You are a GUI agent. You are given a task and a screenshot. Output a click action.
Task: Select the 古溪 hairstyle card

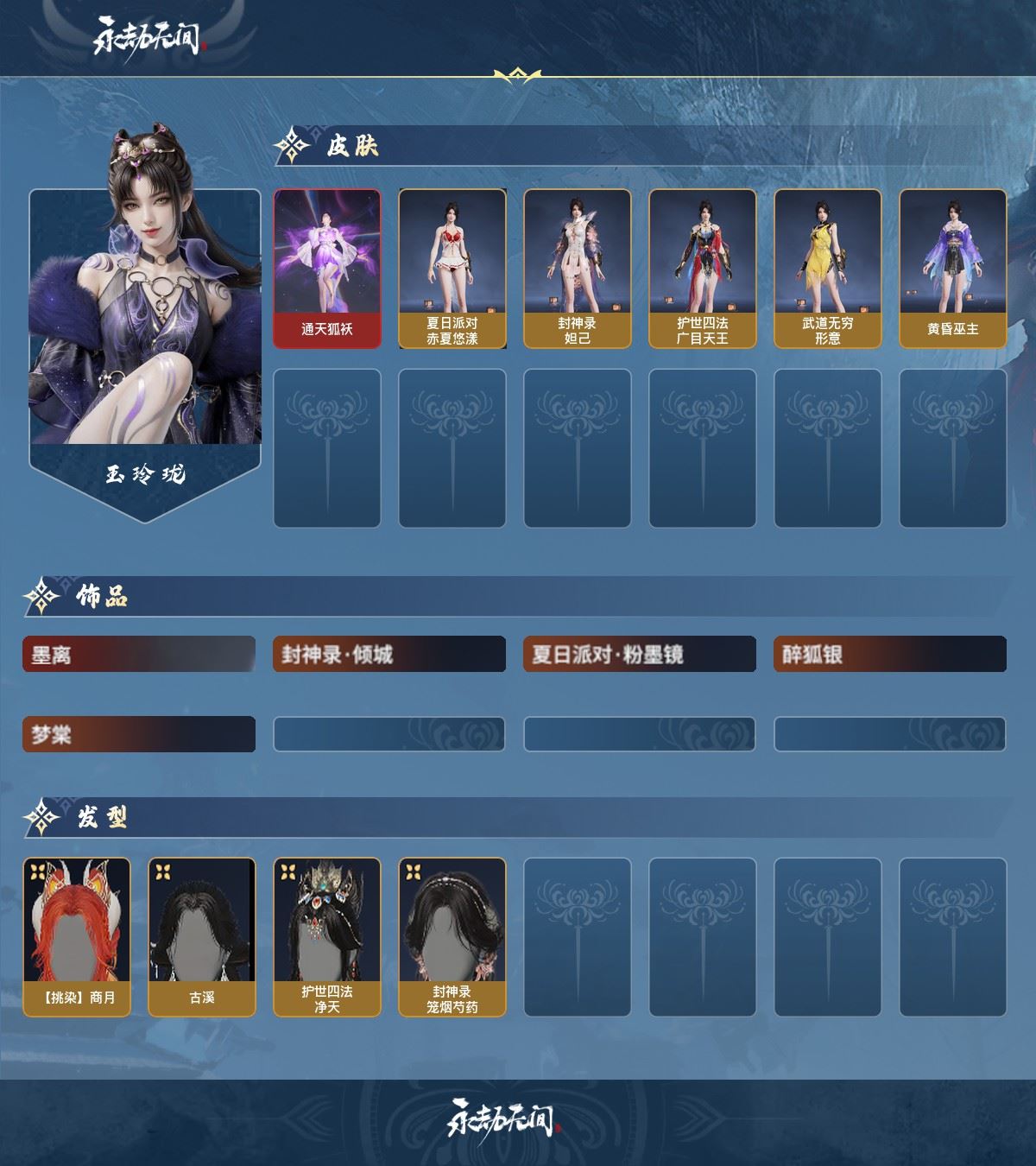202,937
